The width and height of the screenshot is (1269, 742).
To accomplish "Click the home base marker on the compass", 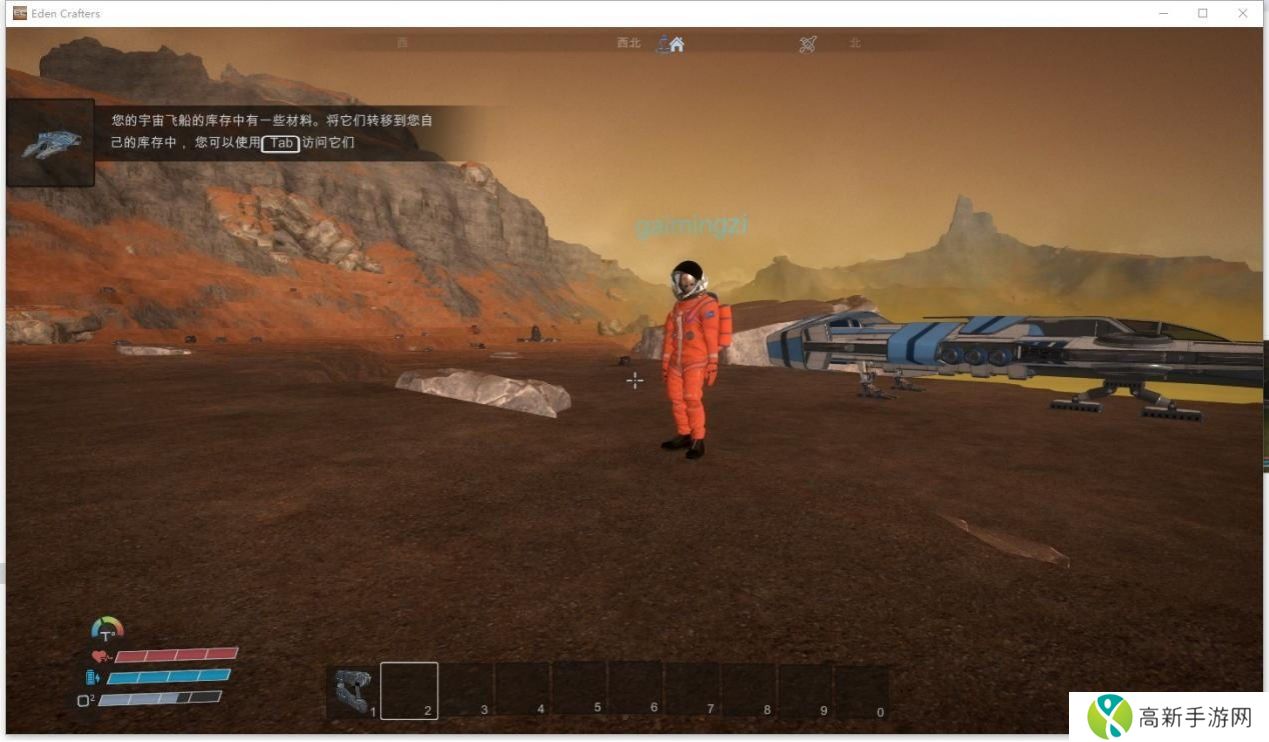I will 676,44.
